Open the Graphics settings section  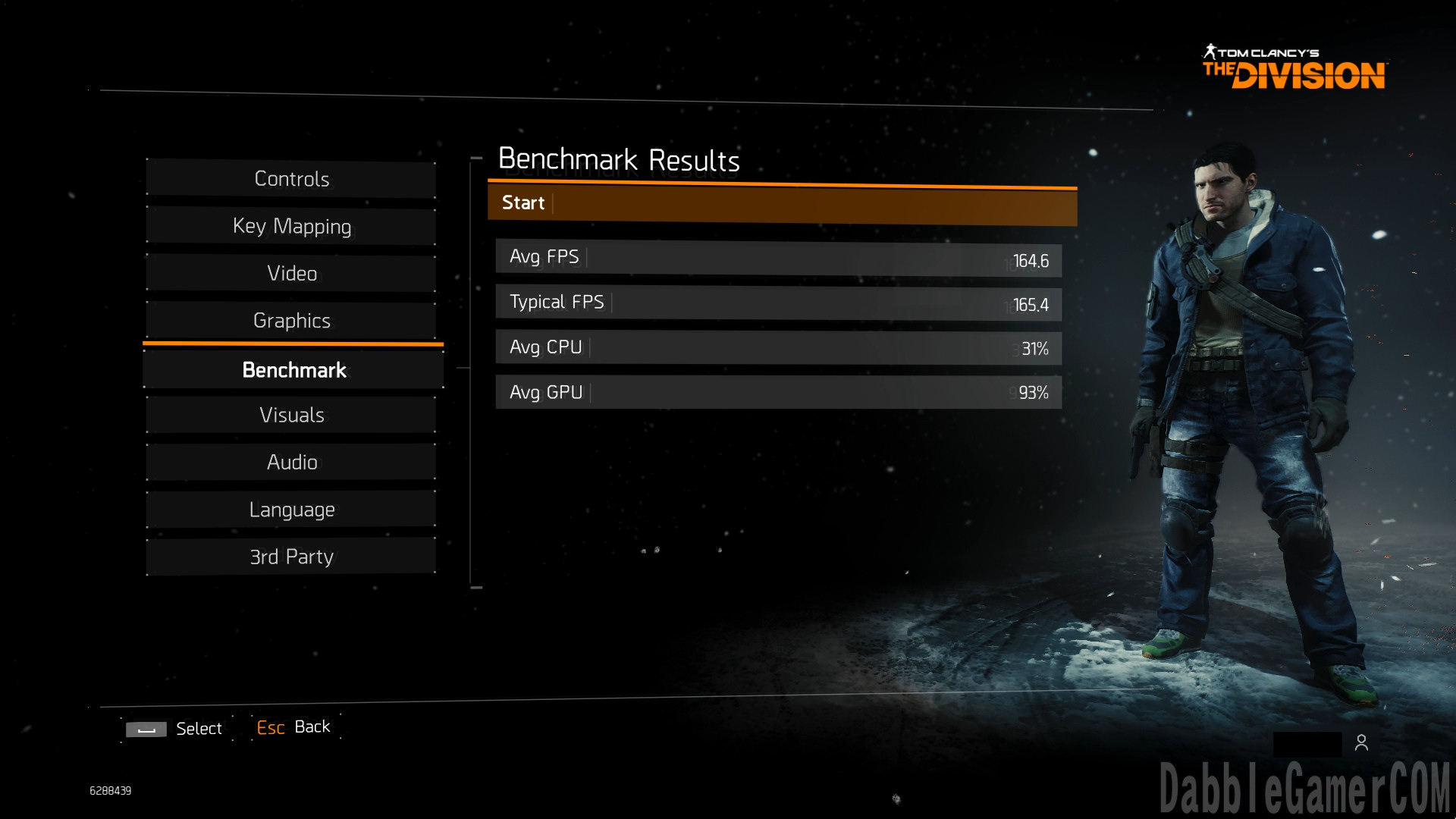coord(291,320)
